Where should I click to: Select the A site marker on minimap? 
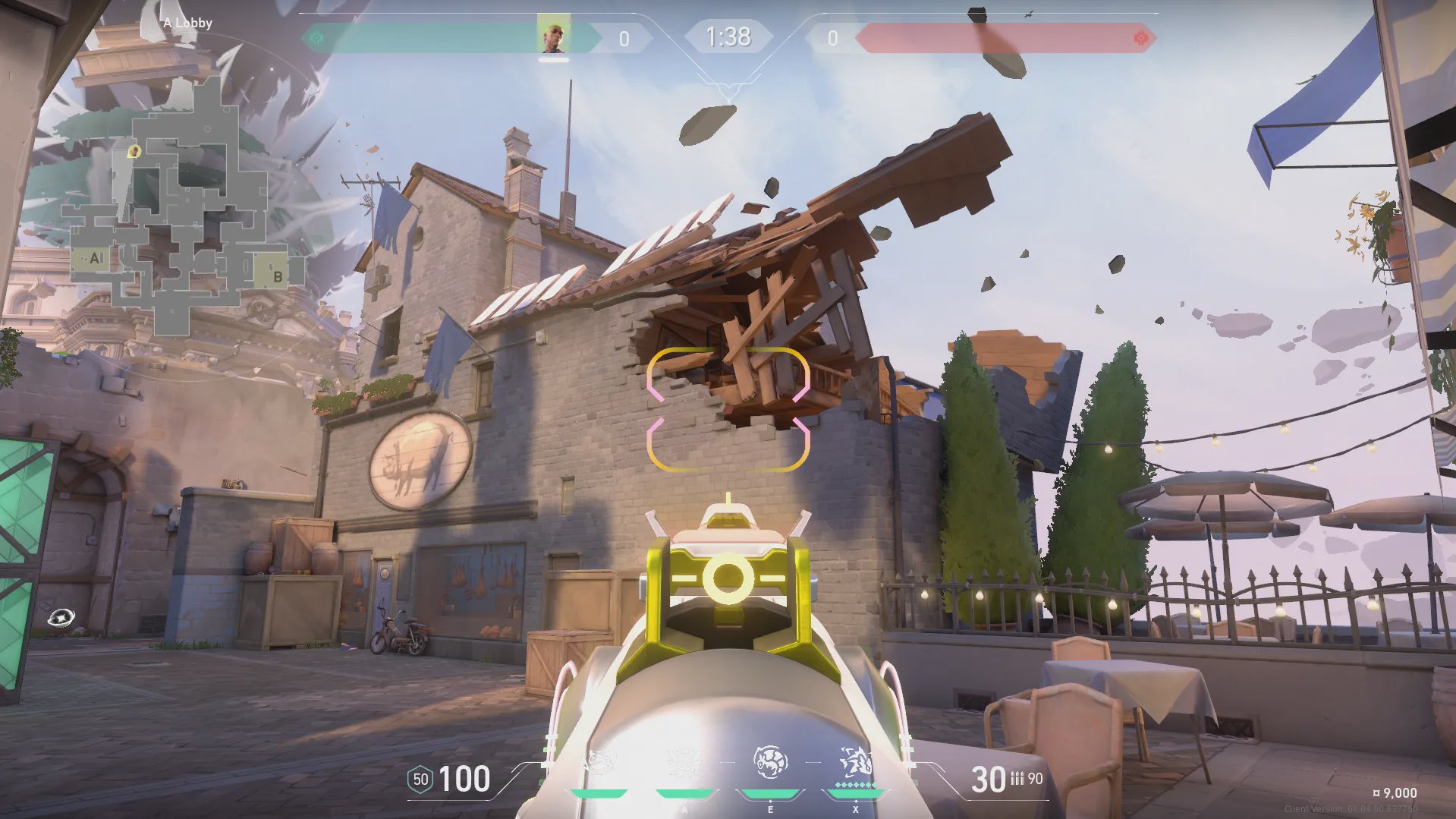click(94, 259)
